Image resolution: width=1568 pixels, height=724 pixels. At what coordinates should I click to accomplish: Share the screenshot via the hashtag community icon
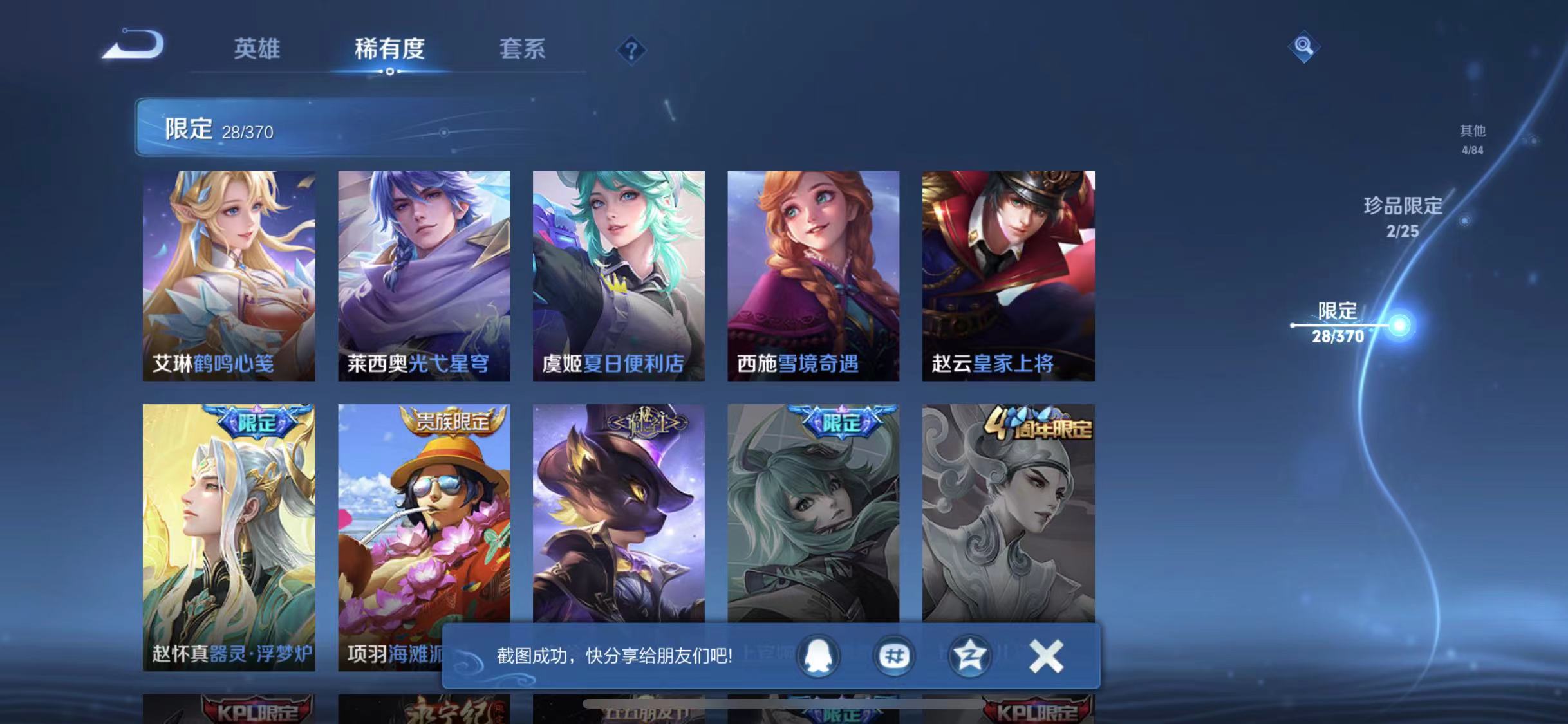point(895,655)
